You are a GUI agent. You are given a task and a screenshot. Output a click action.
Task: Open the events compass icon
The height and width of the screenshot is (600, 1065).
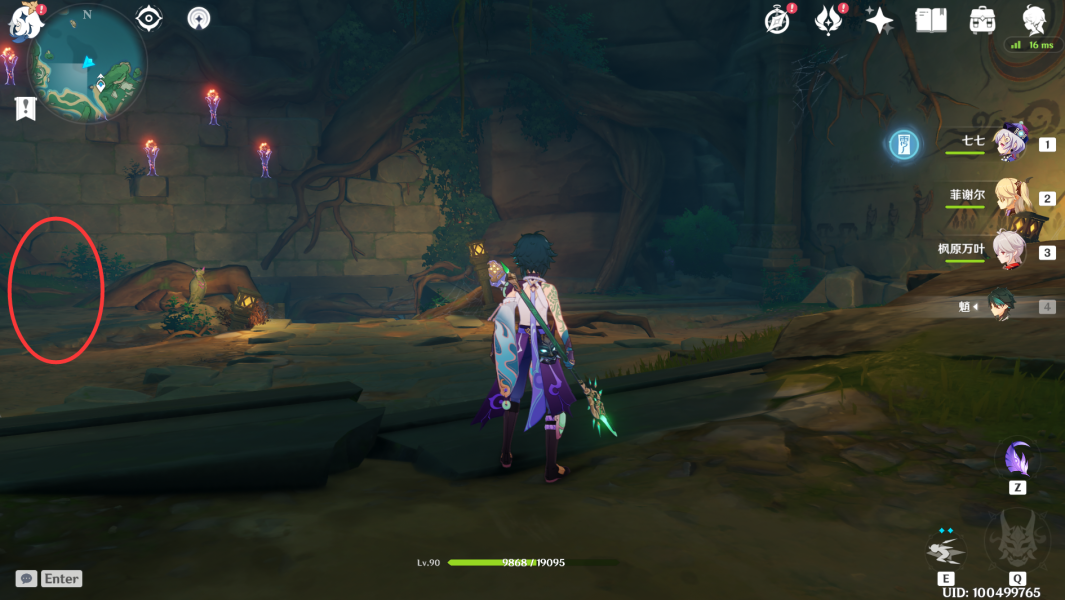(778, 20)
